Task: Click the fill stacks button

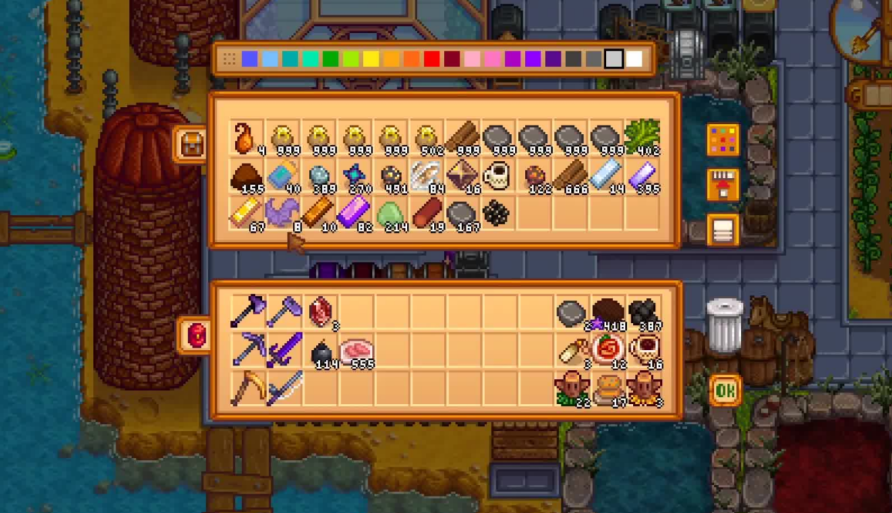Action: [x=722, y=185]
